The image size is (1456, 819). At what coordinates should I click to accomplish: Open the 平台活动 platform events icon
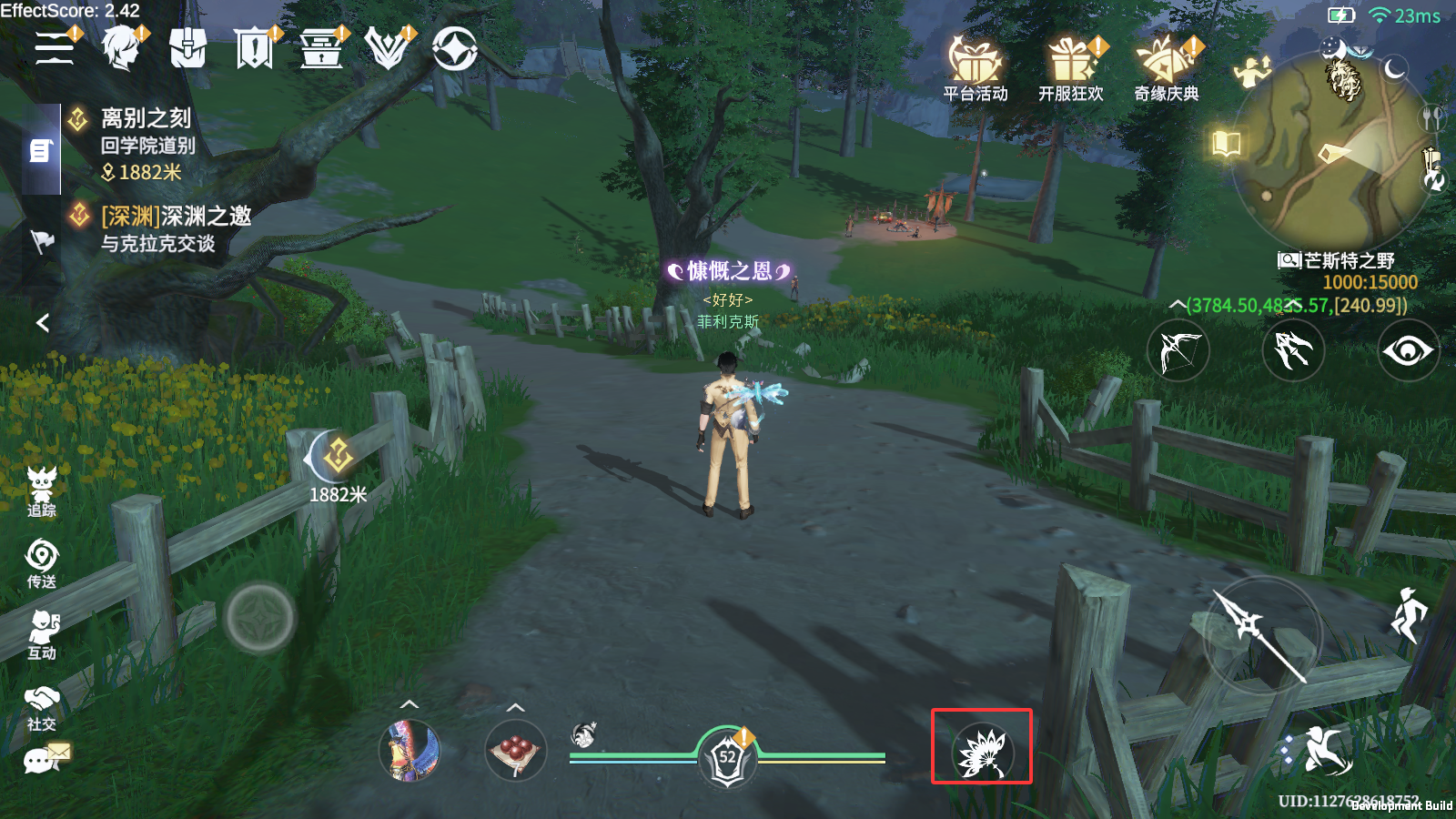pos(977,66)
